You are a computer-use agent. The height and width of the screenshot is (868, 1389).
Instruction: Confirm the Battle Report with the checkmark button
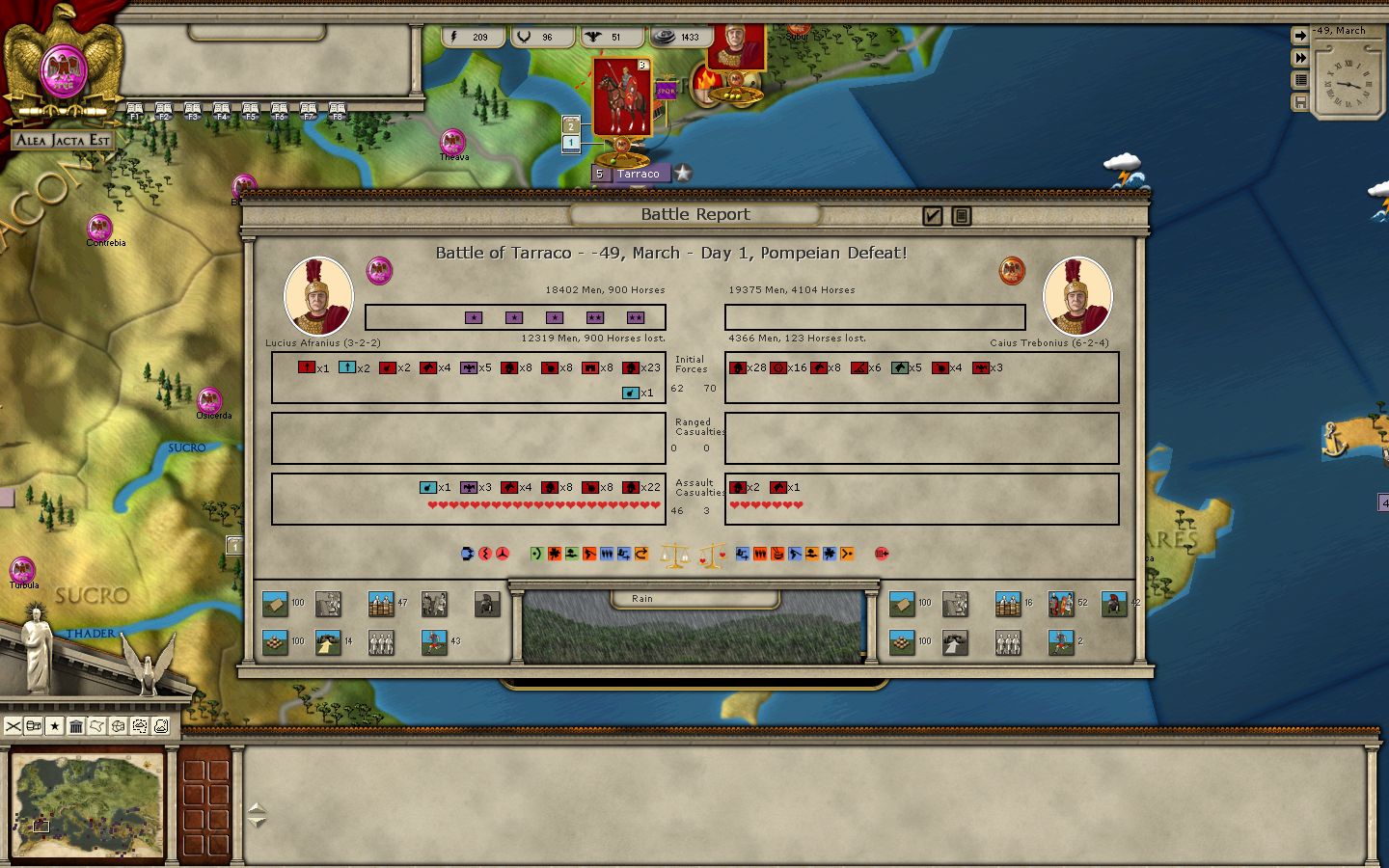[x=932, y=216]
